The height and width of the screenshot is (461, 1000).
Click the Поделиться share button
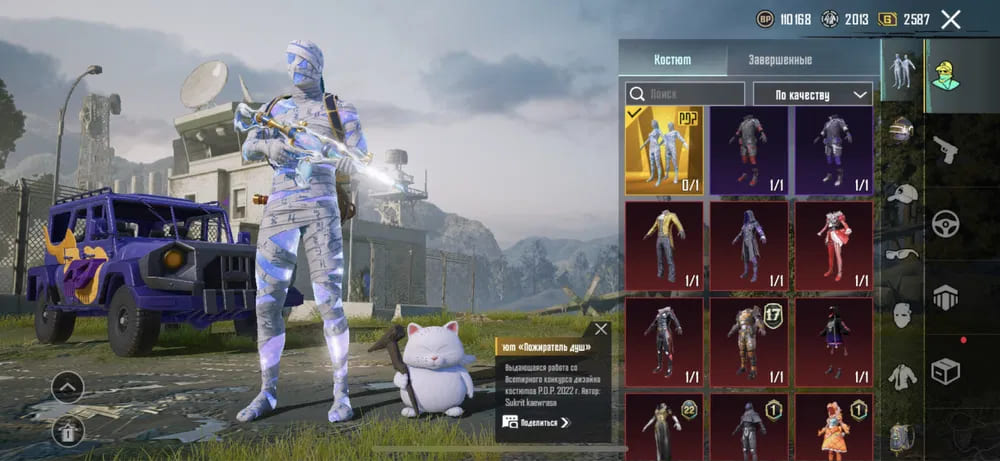[537, 423]
